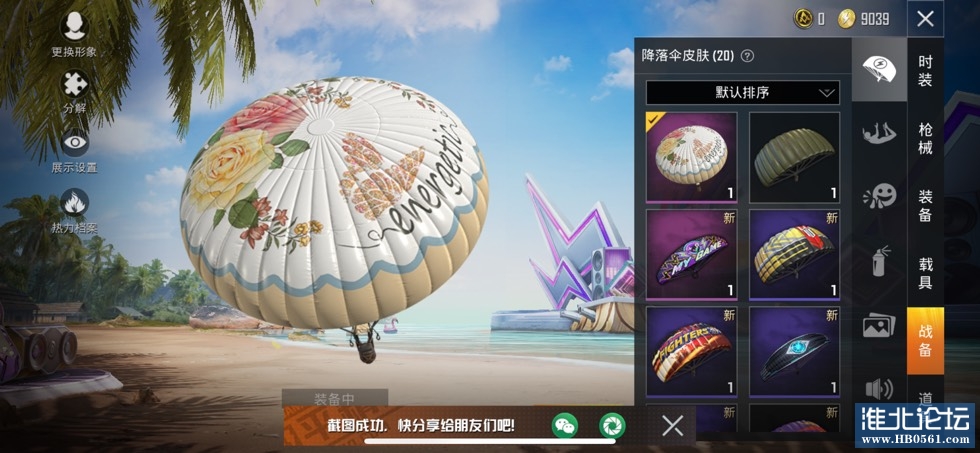Select the purple graffiti parachute skin
Image resolution: width=980 pixels, height=453 pixels.
pos(691,254)
